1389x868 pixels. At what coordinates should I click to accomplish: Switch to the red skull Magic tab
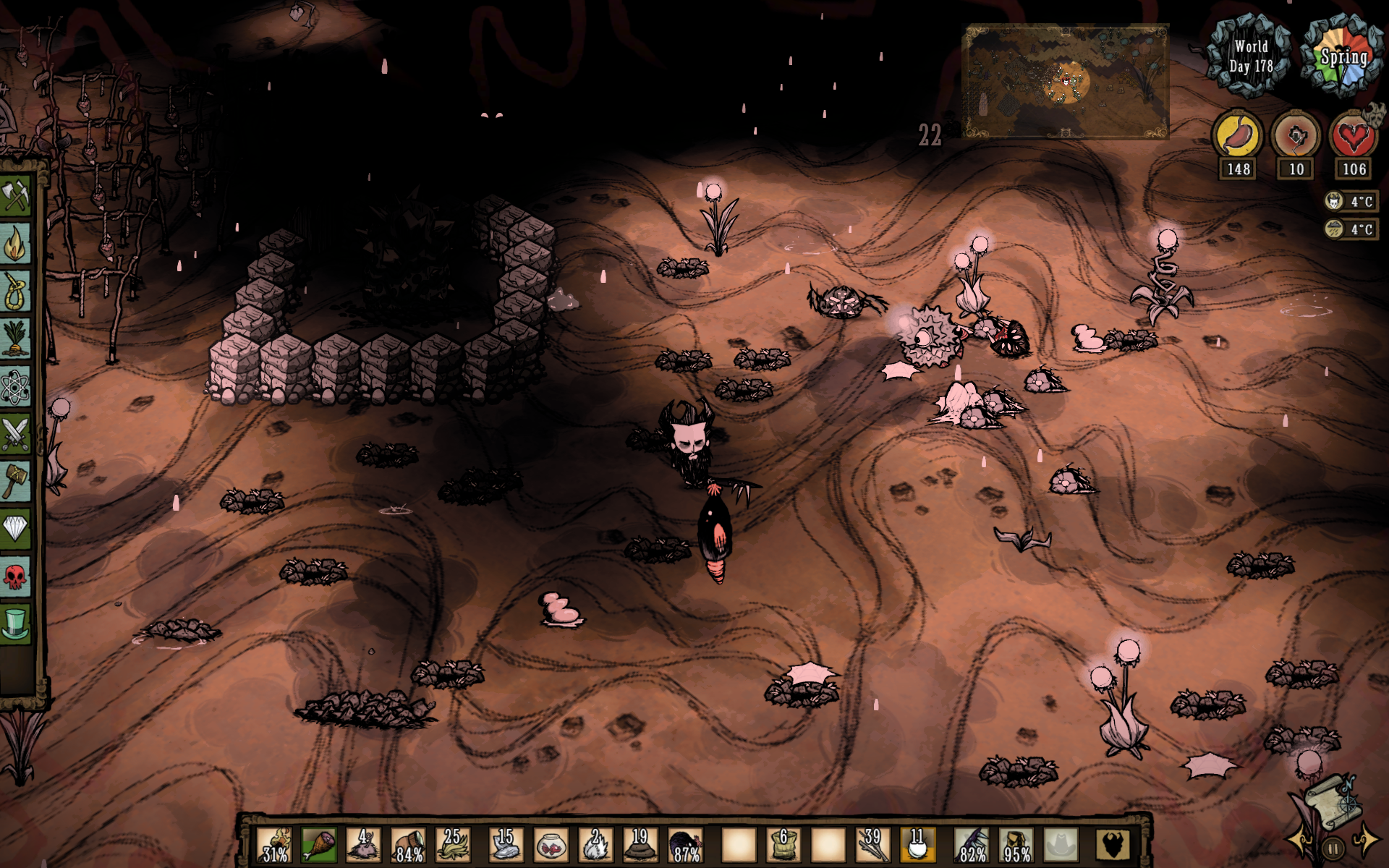tap(16, 576)
